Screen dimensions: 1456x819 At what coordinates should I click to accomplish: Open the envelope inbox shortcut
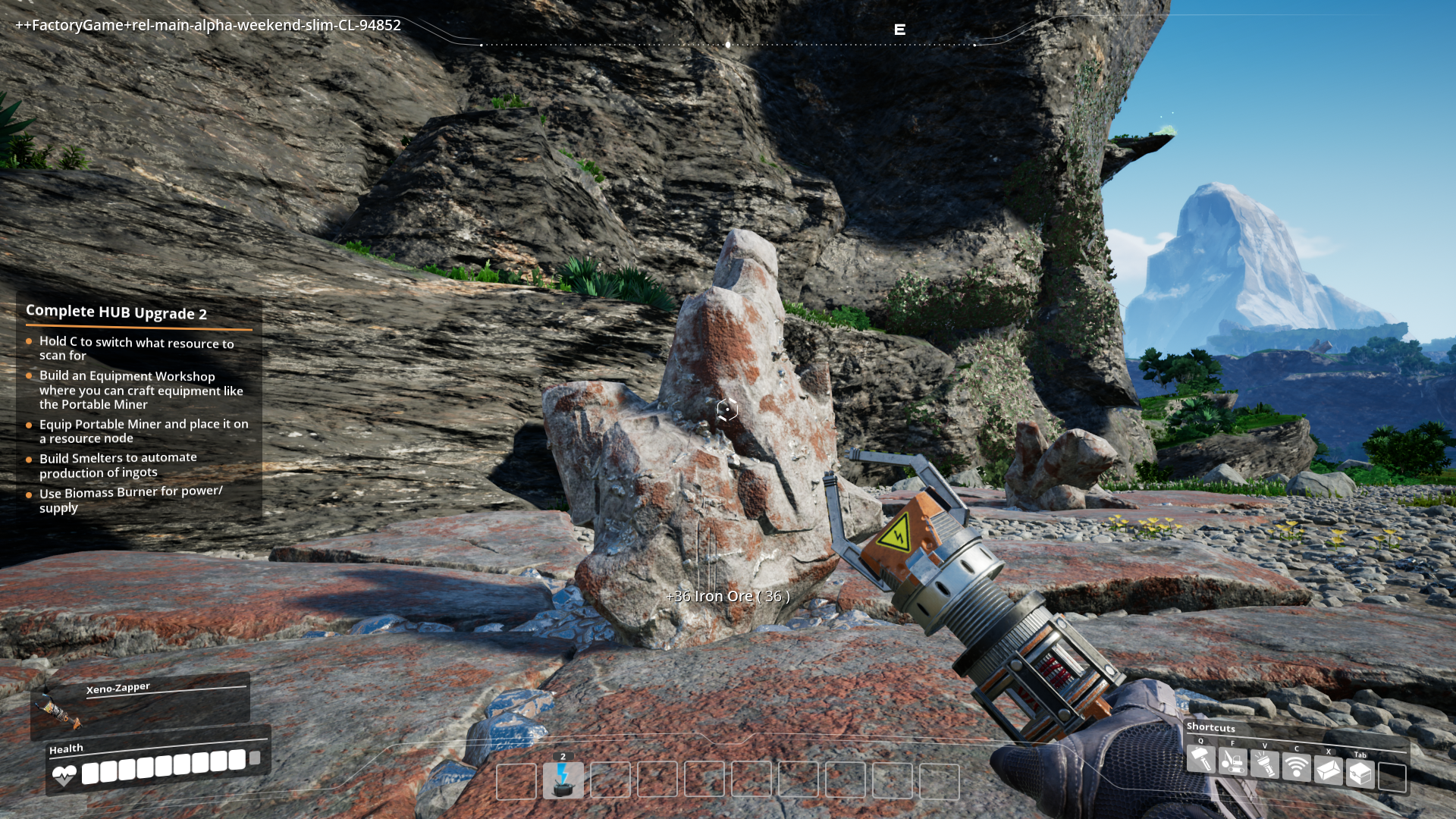tap(1329, 770)
